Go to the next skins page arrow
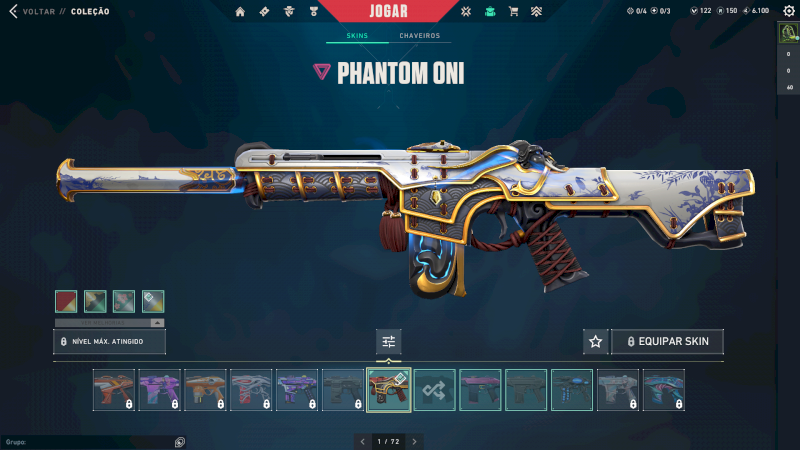Screen dimensions: 800x450 (414, 441)
